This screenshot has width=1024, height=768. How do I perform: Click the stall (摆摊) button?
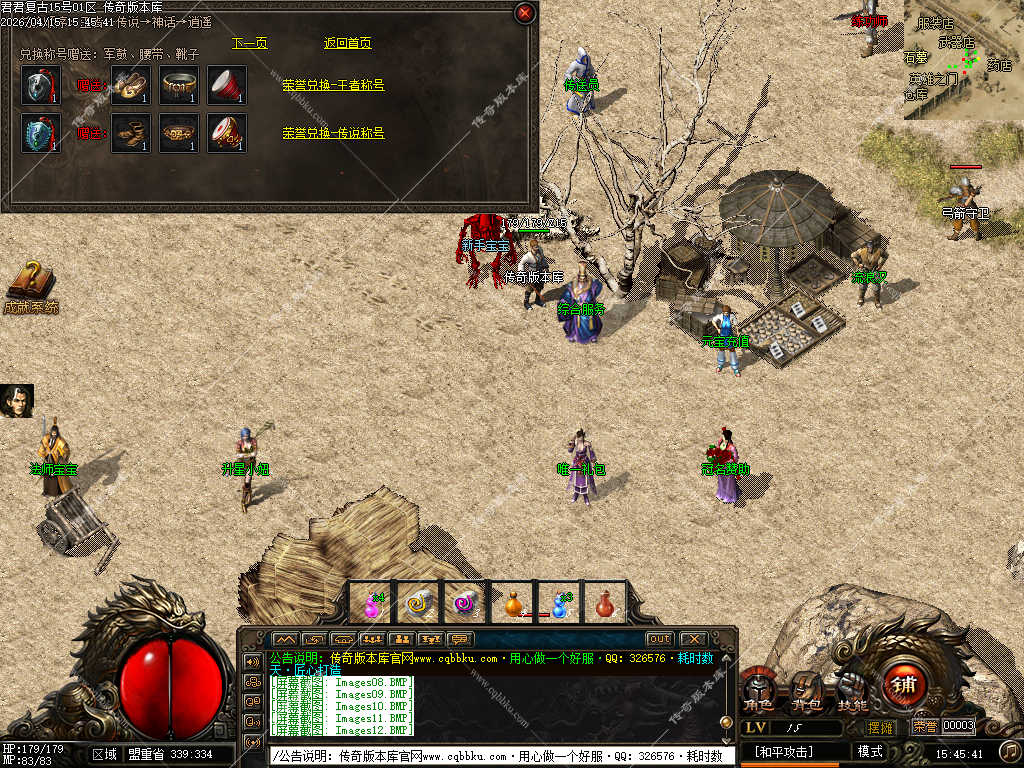coord(880,727)
